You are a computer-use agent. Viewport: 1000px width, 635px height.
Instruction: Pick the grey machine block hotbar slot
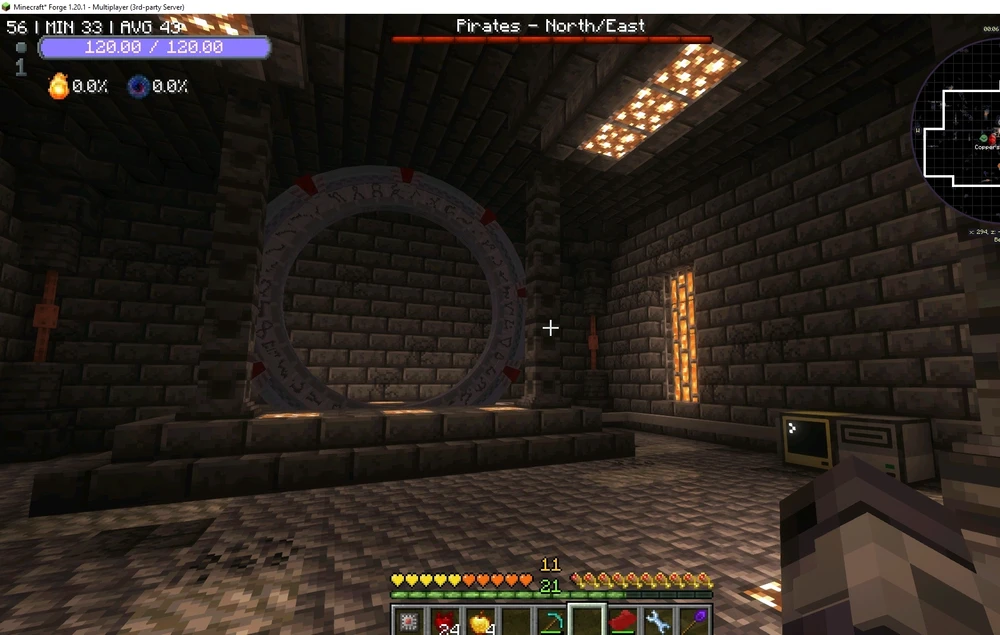408,622
